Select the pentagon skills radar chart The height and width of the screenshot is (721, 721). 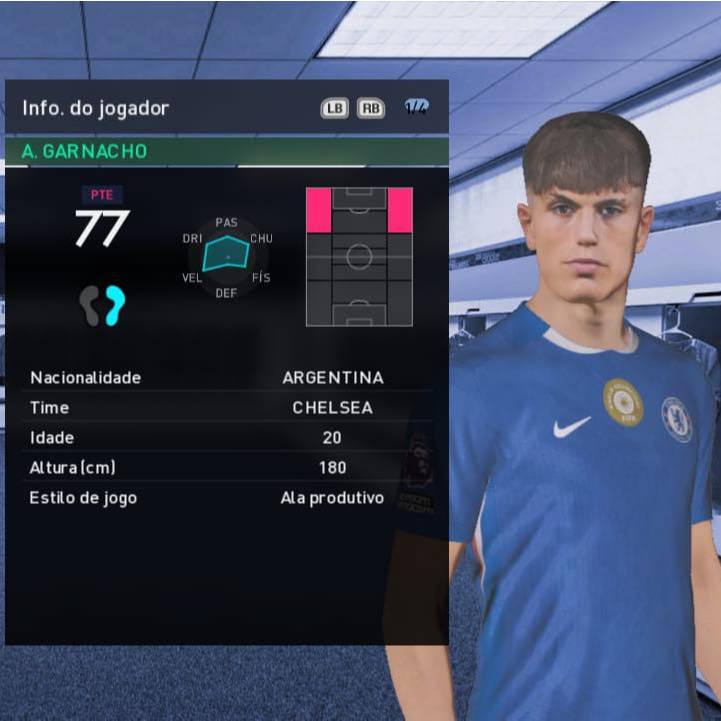click(x=227, y=256)
